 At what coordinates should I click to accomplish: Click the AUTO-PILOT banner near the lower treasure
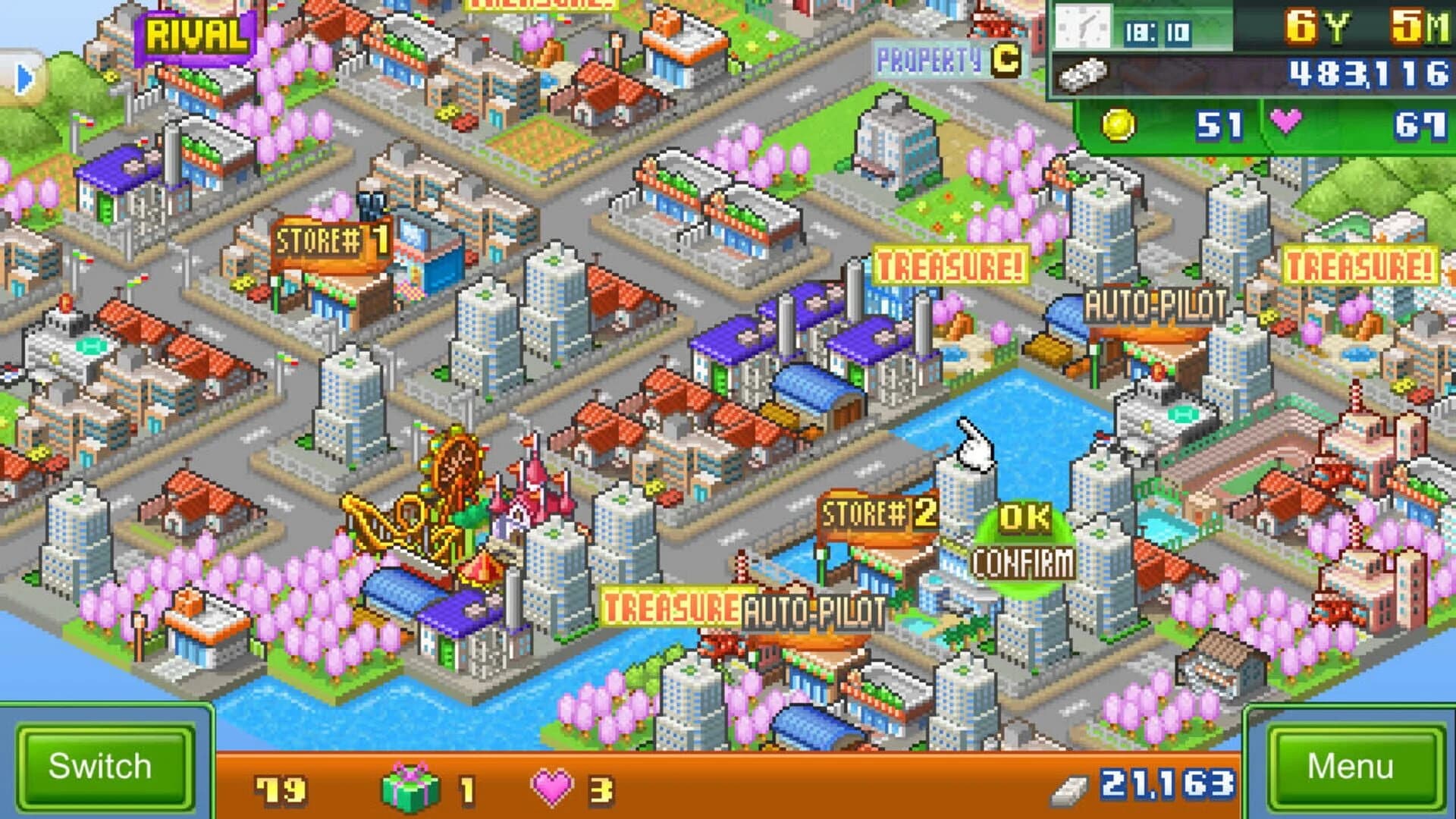pos(813,606)
